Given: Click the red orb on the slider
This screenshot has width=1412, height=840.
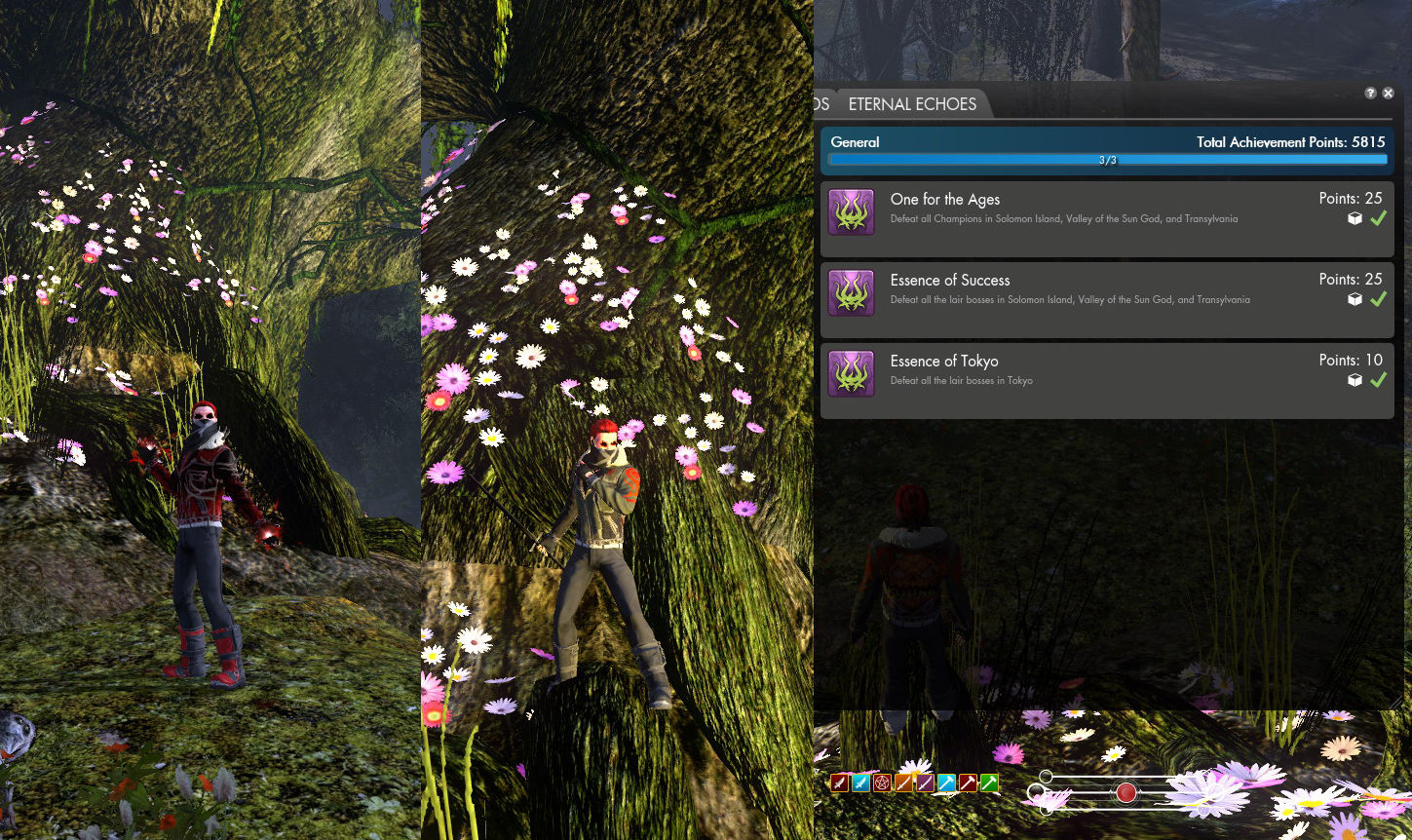Looking at the screenshot, I should [1126, 793].
